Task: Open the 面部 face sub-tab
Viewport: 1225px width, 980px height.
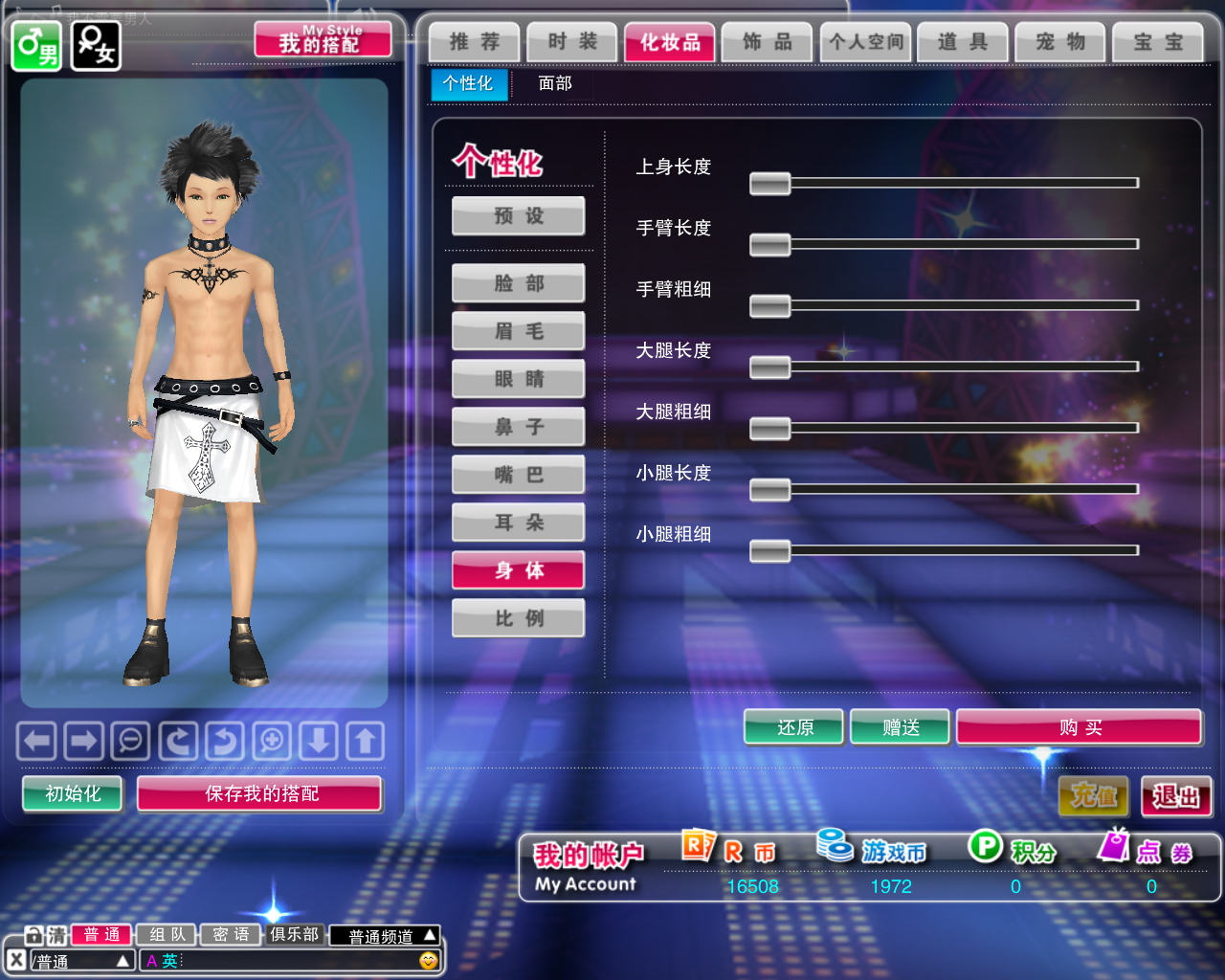Action: coord(555,84)
